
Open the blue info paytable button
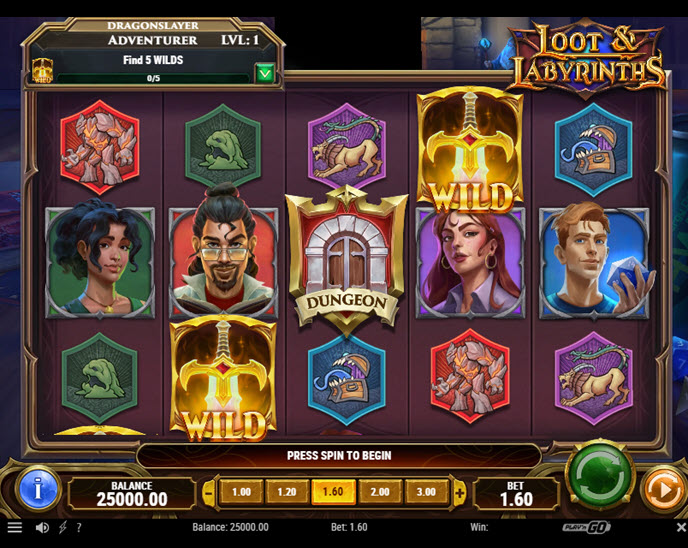click(x=40, y=490)
